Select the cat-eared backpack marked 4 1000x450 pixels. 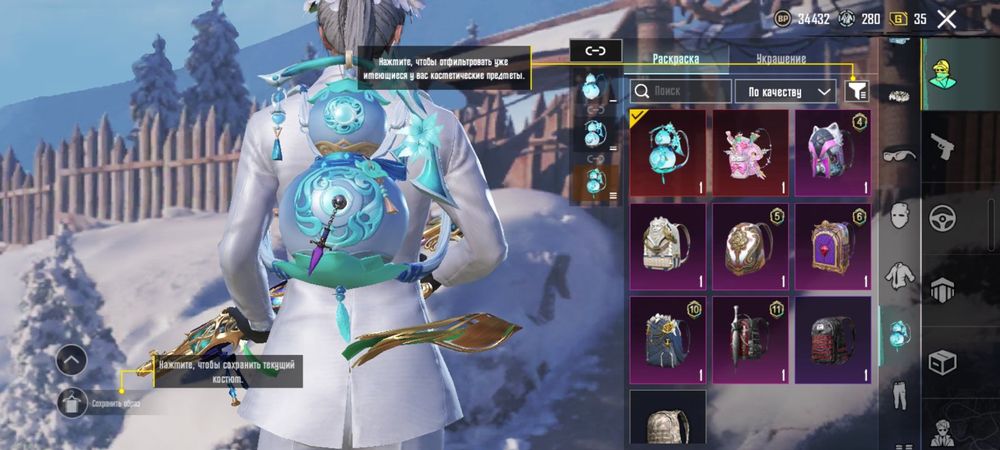coord(832,152)
